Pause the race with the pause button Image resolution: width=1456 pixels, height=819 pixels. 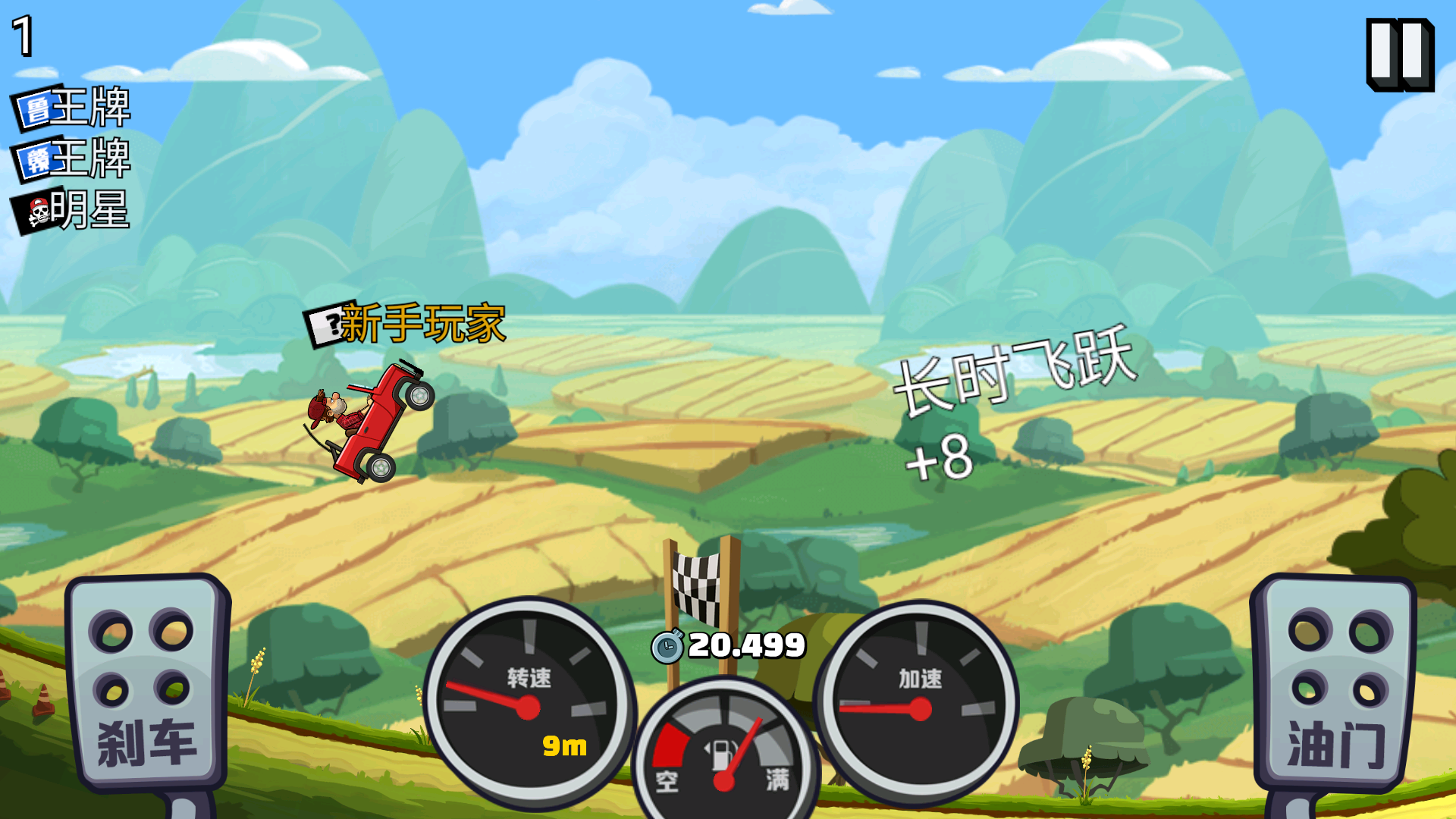pos(1399,55)
